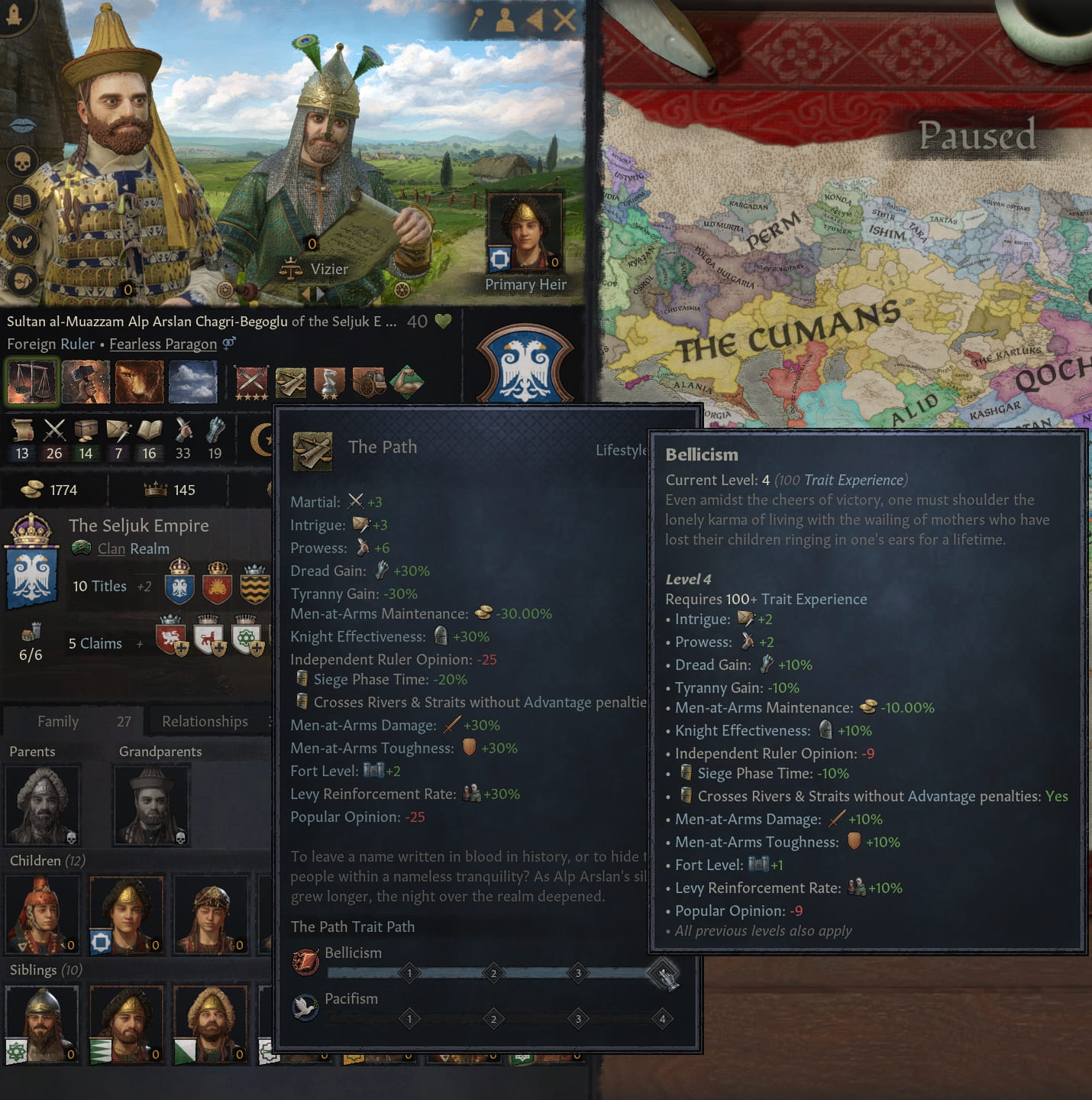Pin this character with the pin icon
The image size is (1092, 1100).
click(476, 20)
